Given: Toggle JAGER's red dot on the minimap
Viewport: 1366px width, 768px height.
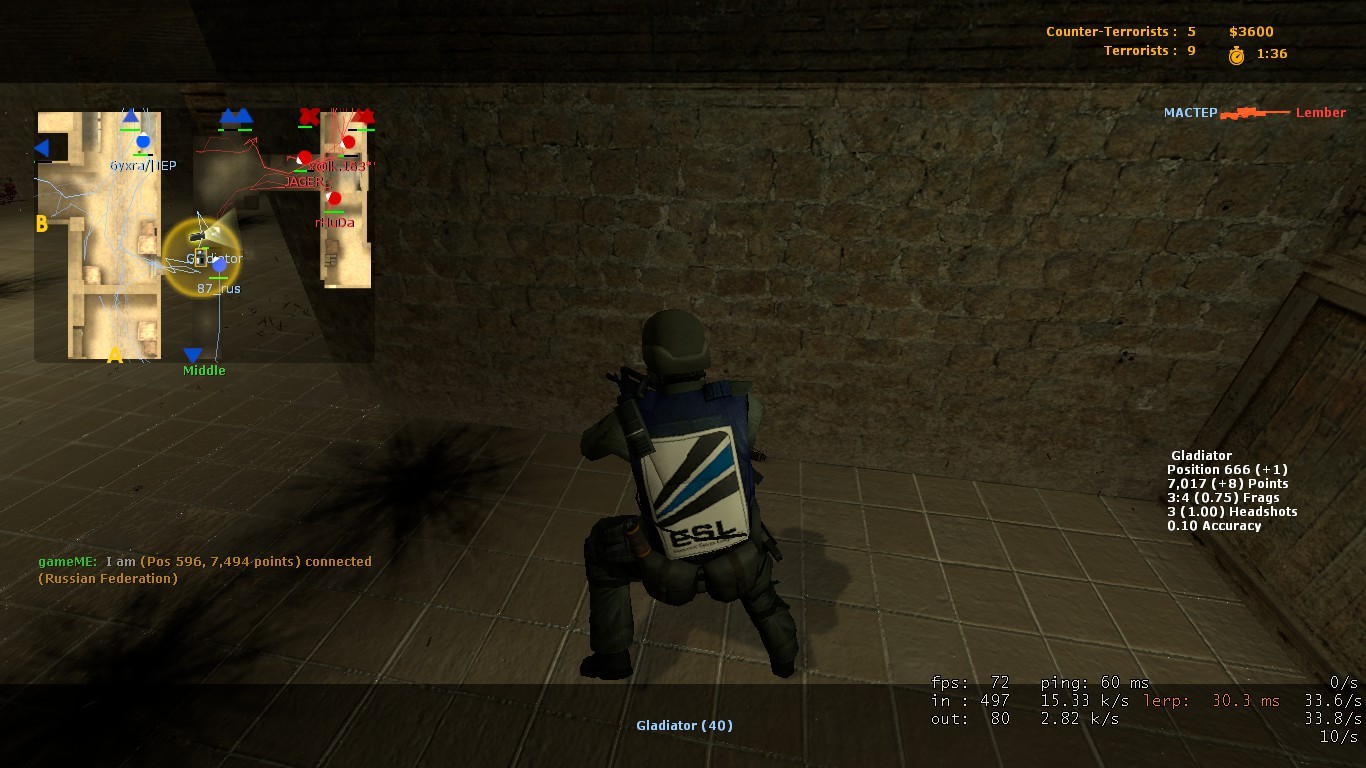Looking at the screenshot, I should pyautogui.click(x=305, y=157).
